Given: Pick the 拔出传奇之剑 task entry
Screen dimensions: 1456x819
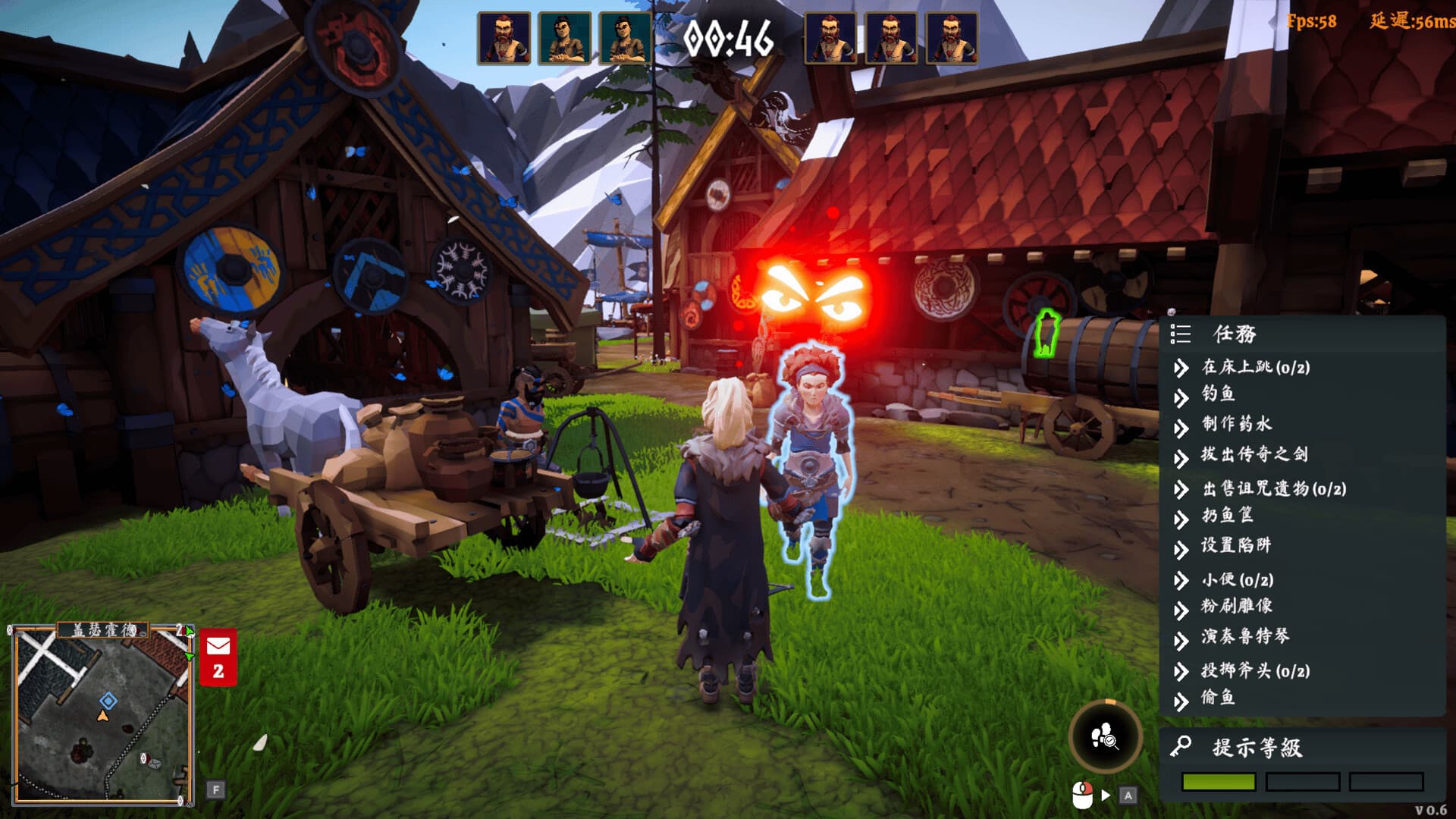Looking at the screenshot, I should (1254, 455).
